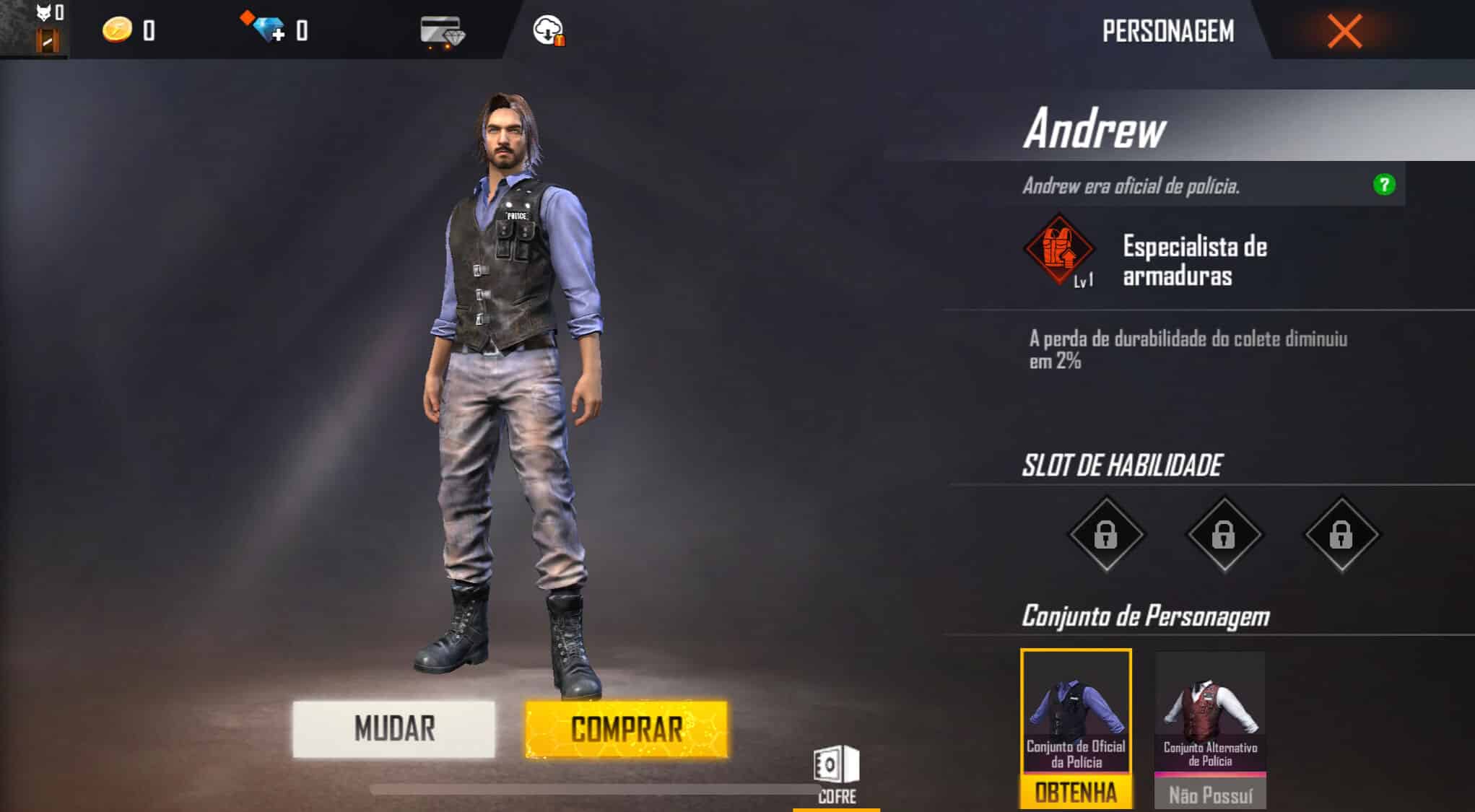Click the cloud download icon
The image size is (1475, 812).
[x=549, y=30]
